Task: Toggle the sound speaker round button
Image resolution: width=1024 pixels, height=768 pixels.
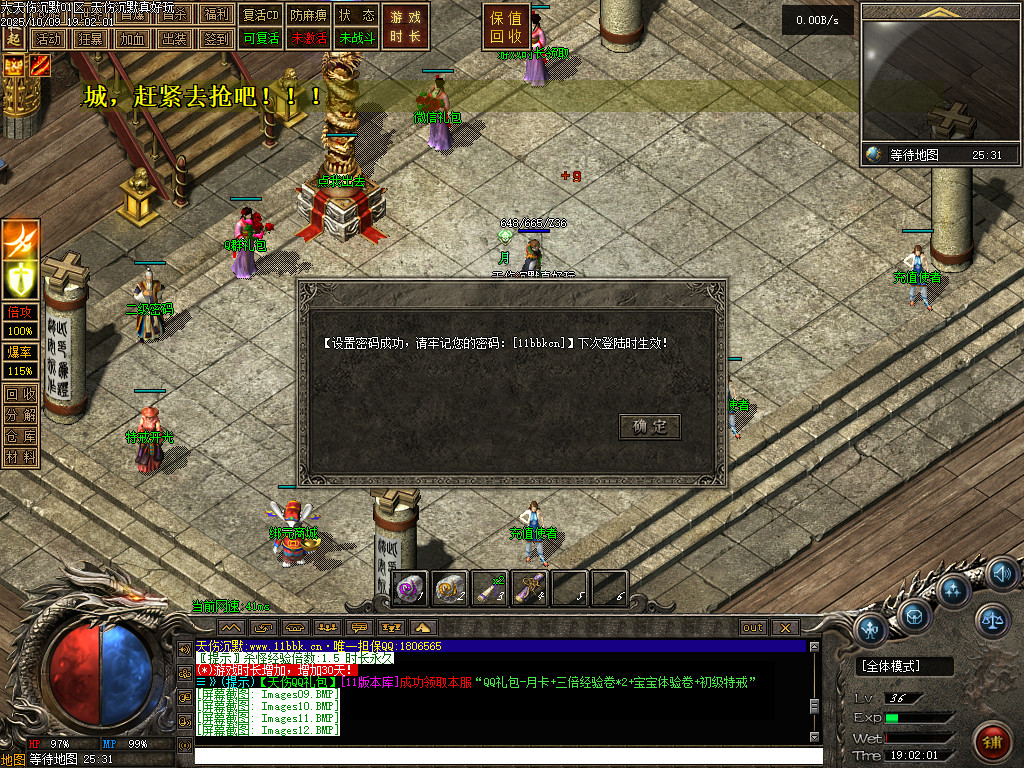Action: [x=1002, y=574]
